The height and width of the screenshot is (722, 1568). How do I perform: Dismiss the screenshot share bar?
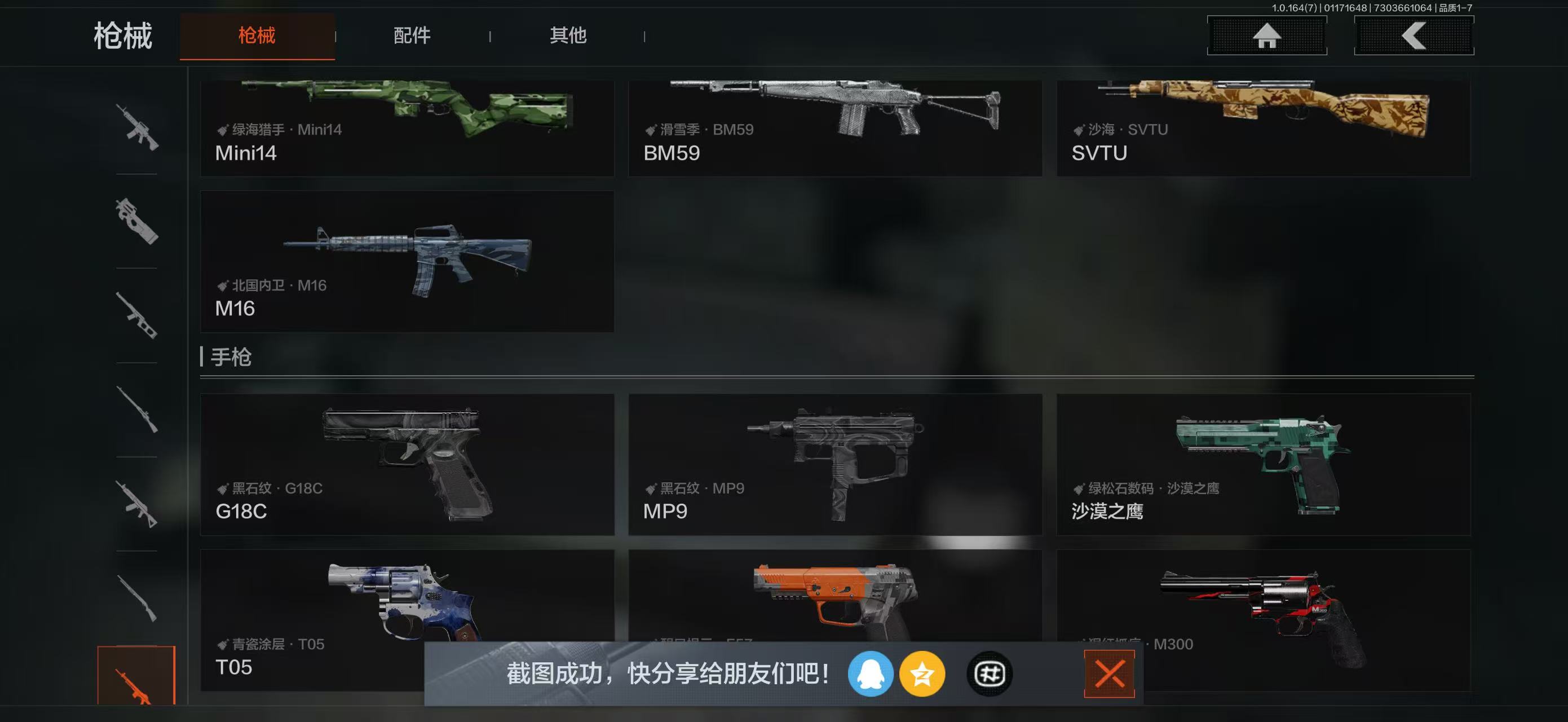point(1109,673)
